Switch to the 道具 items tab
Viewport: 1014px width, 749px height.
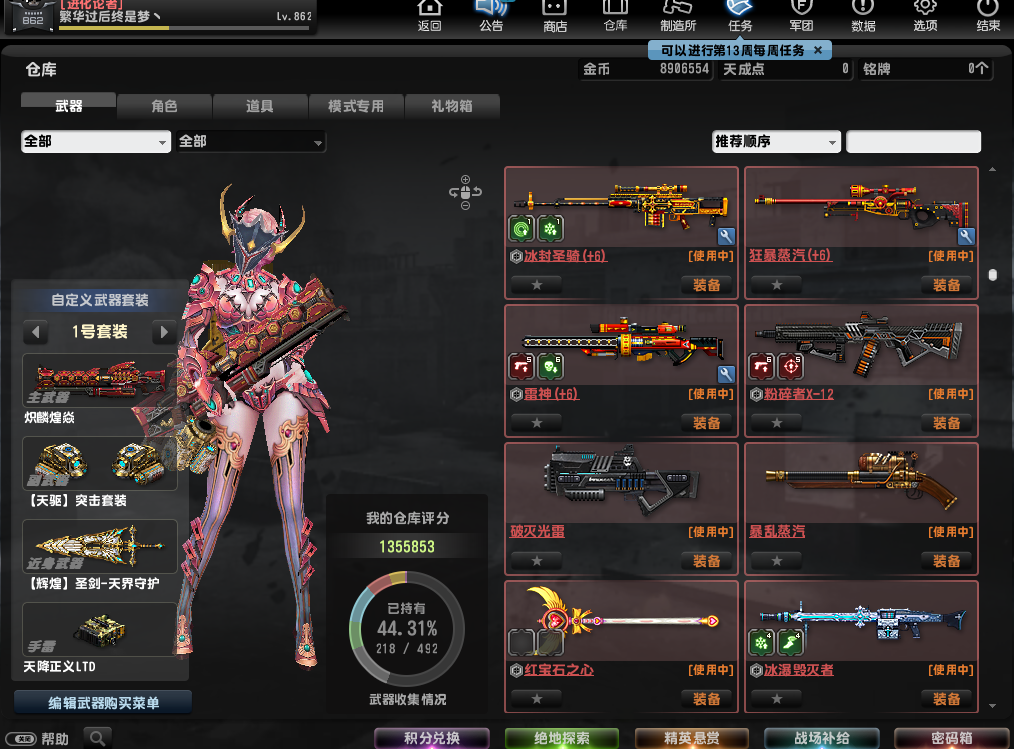260,106
